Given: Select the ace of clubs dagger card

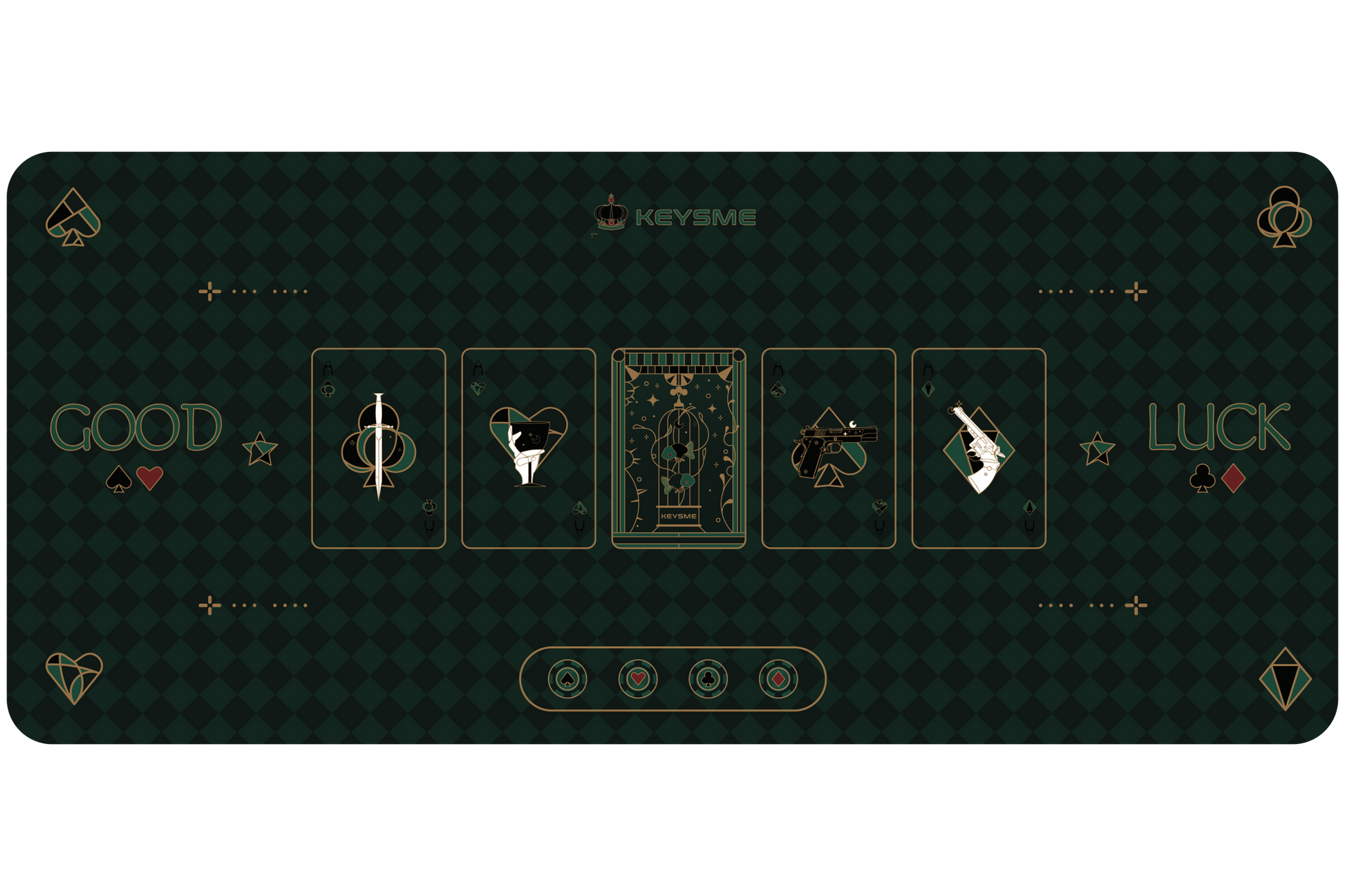Looking at the screenshot, I should pos(378,448).
